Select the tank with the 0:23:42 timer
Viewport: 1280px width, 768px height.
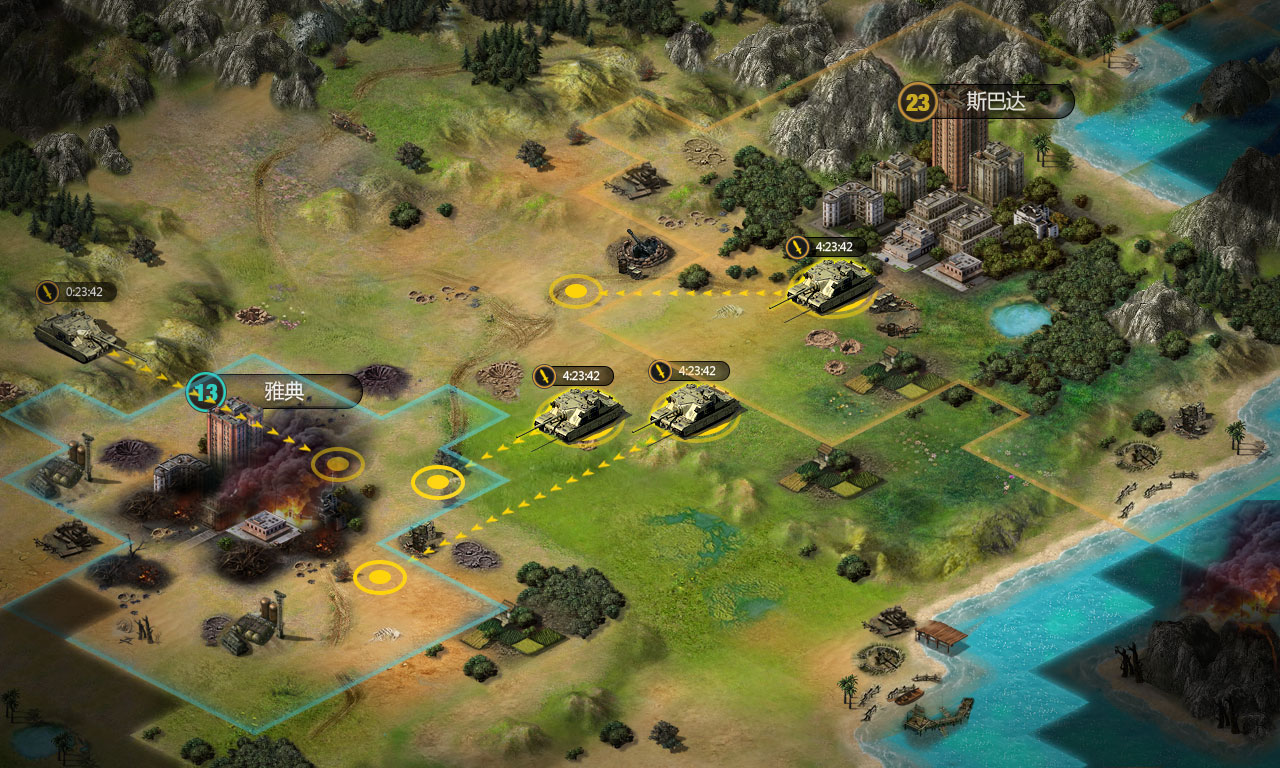[78, 332]
